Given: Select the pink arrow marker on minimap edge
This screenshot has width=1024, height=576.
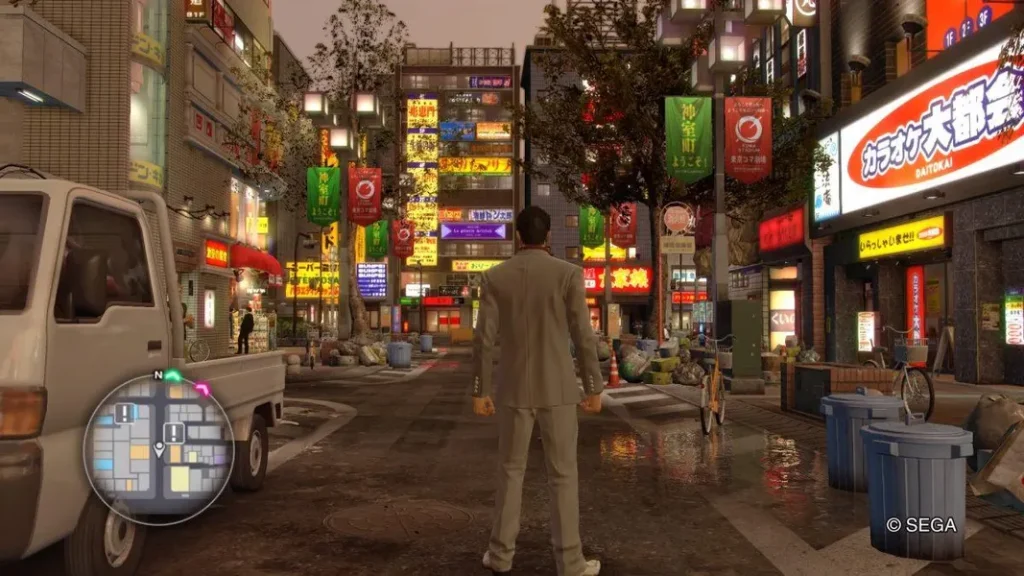Looking at the screenshot, I should coord(203,389).
